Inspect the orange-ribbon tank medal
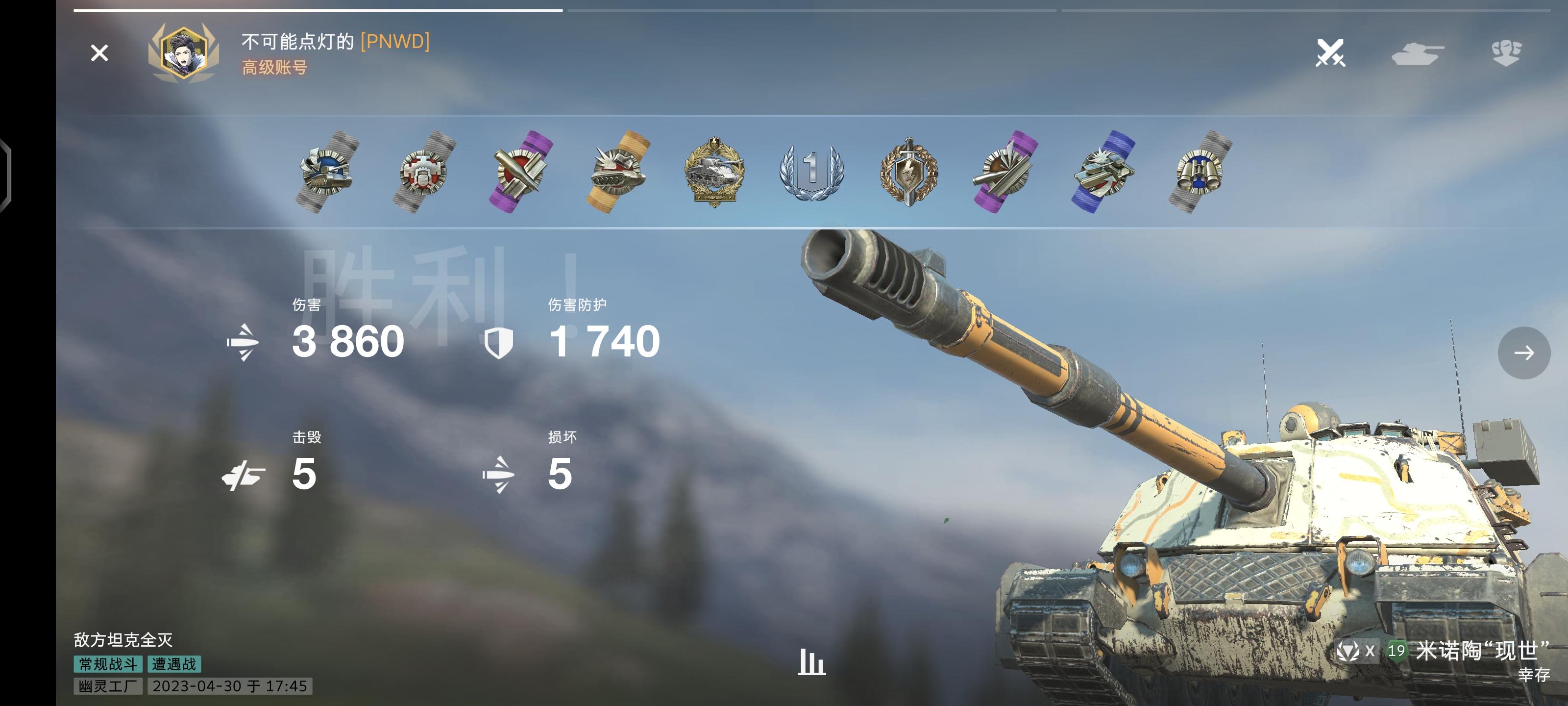This screenshot has width=1568, height=706. (x=618, y=172)
